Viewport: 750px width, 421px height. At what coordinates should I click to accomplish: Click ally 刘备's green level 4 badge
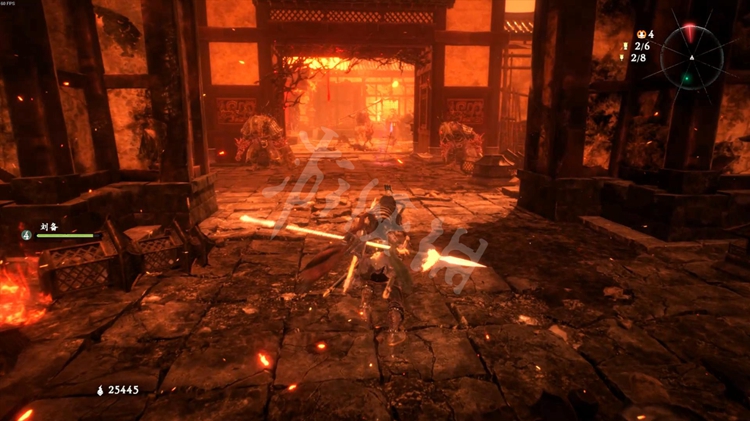tap(26, 235)
